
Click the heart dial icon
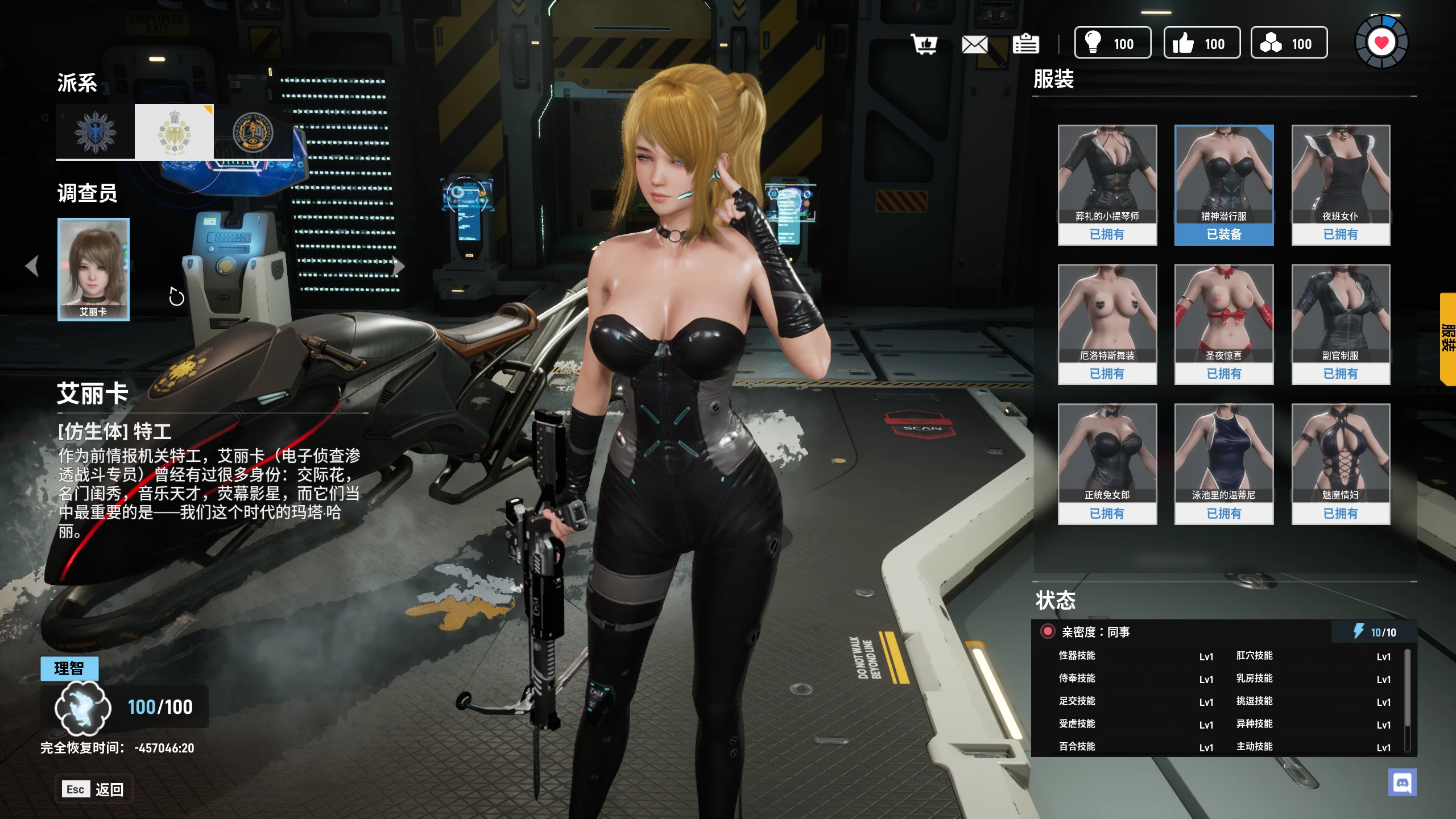[x=1381, y=42]
